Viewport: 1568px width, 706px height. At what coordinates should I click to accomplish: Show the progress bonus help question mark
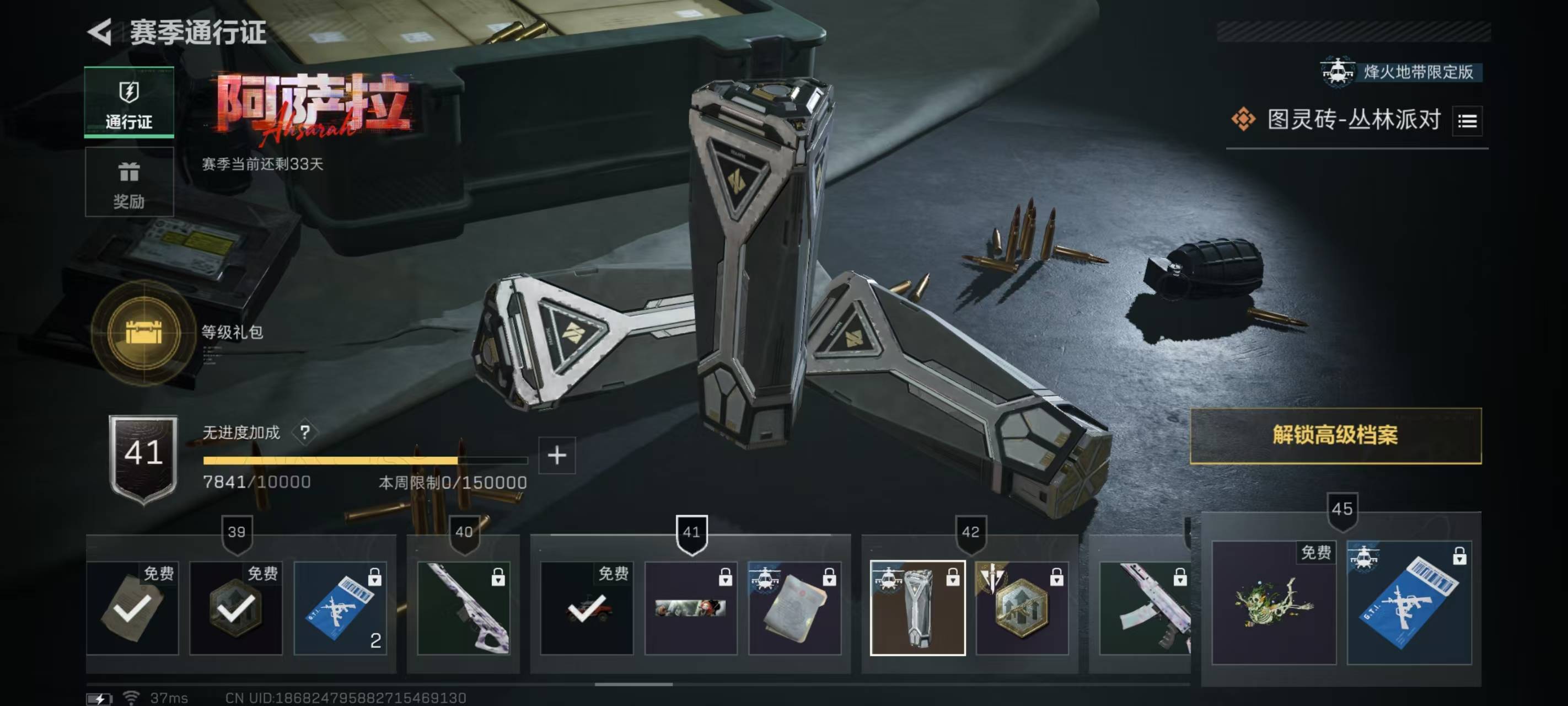[x=305, y=432]
